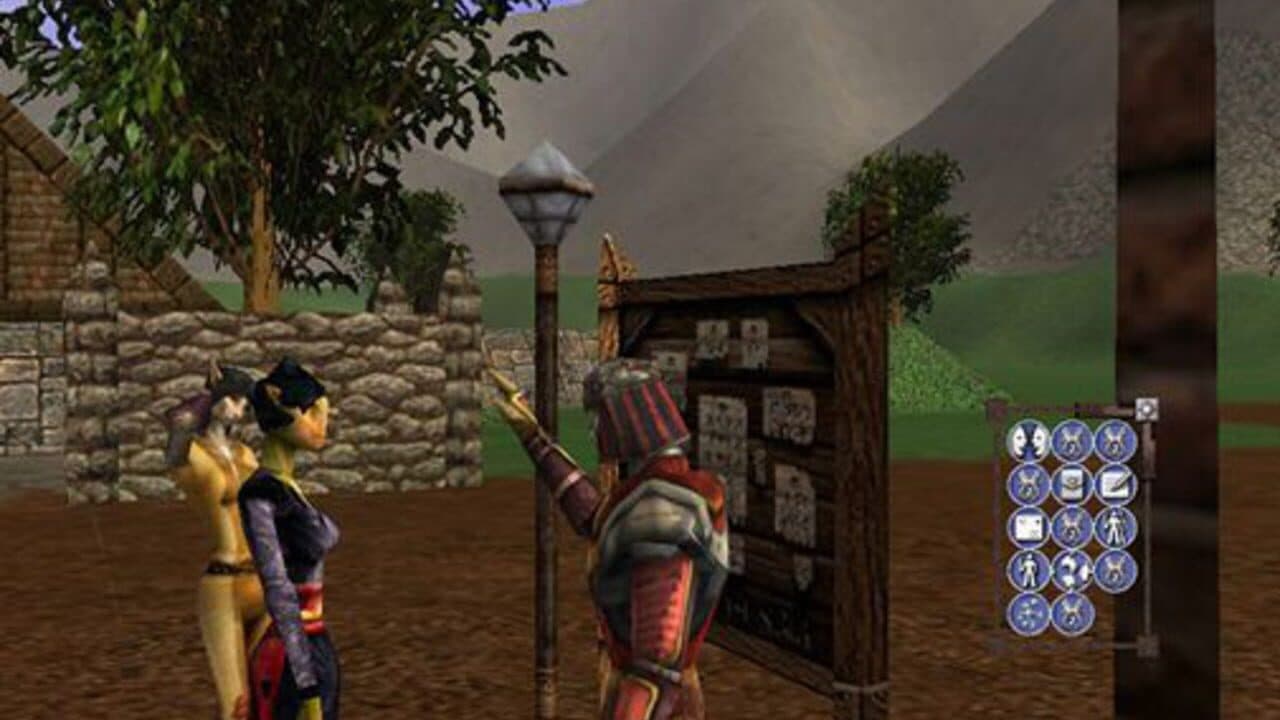Select the snowflake icon in the bottom row
Image resolution: width=1280 pixels, height=720 pixels.
pos(1028,613)
